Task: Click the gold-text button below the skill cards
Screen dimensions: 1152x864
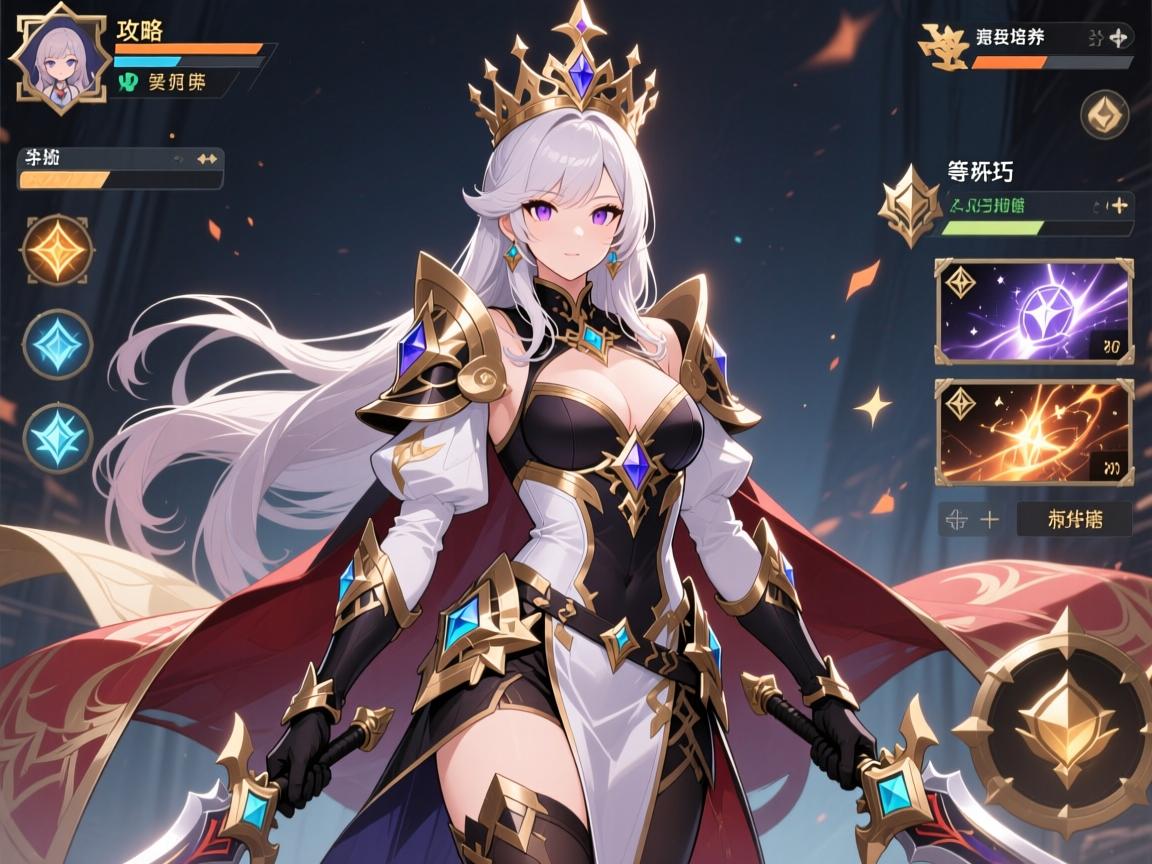Action: [x=1074, y=519]
